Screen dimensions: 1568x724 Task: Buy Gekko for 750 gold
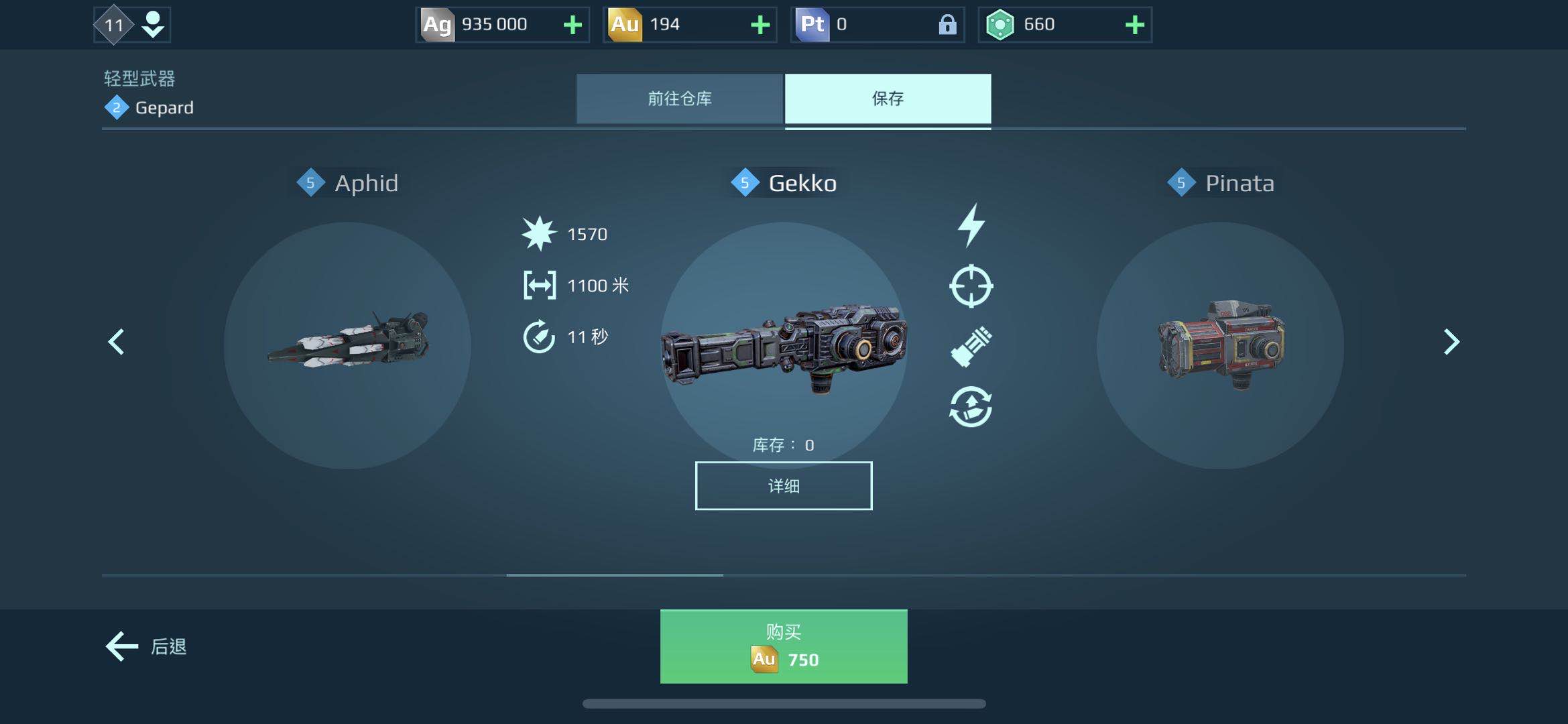[x=783, y=646]
